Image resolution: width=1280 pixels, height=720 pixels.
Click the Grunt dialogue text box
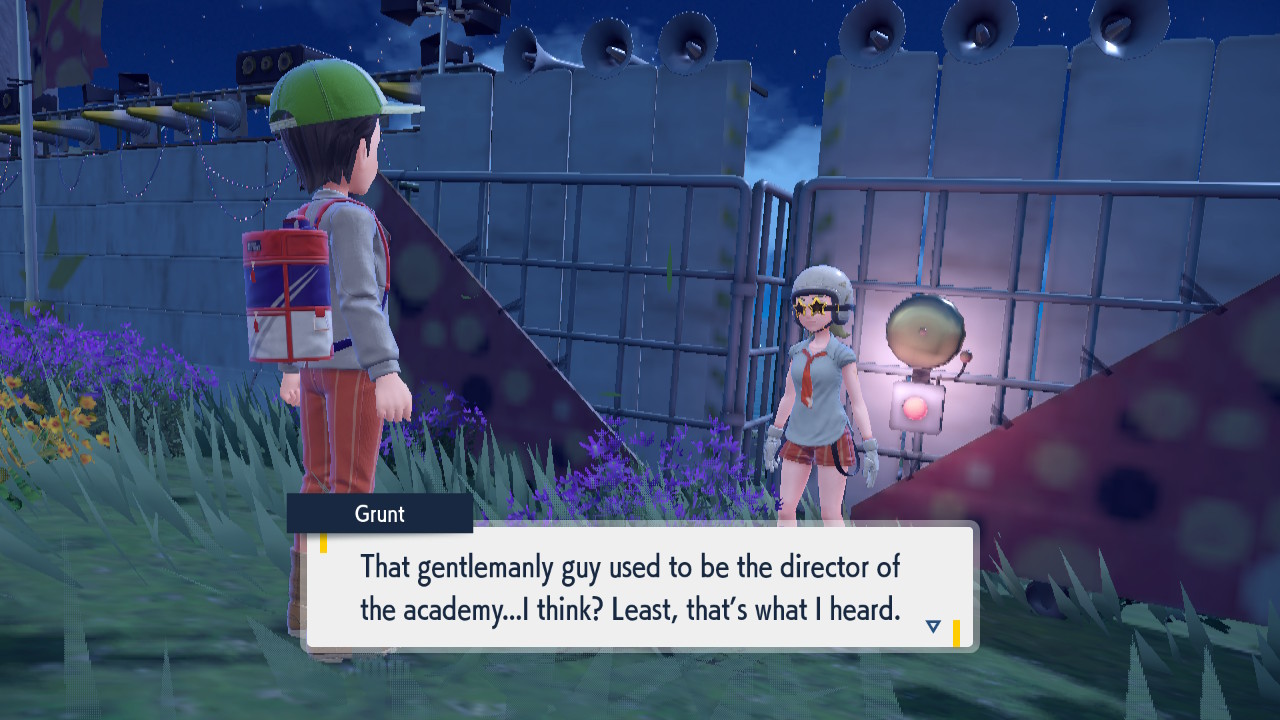640,587
